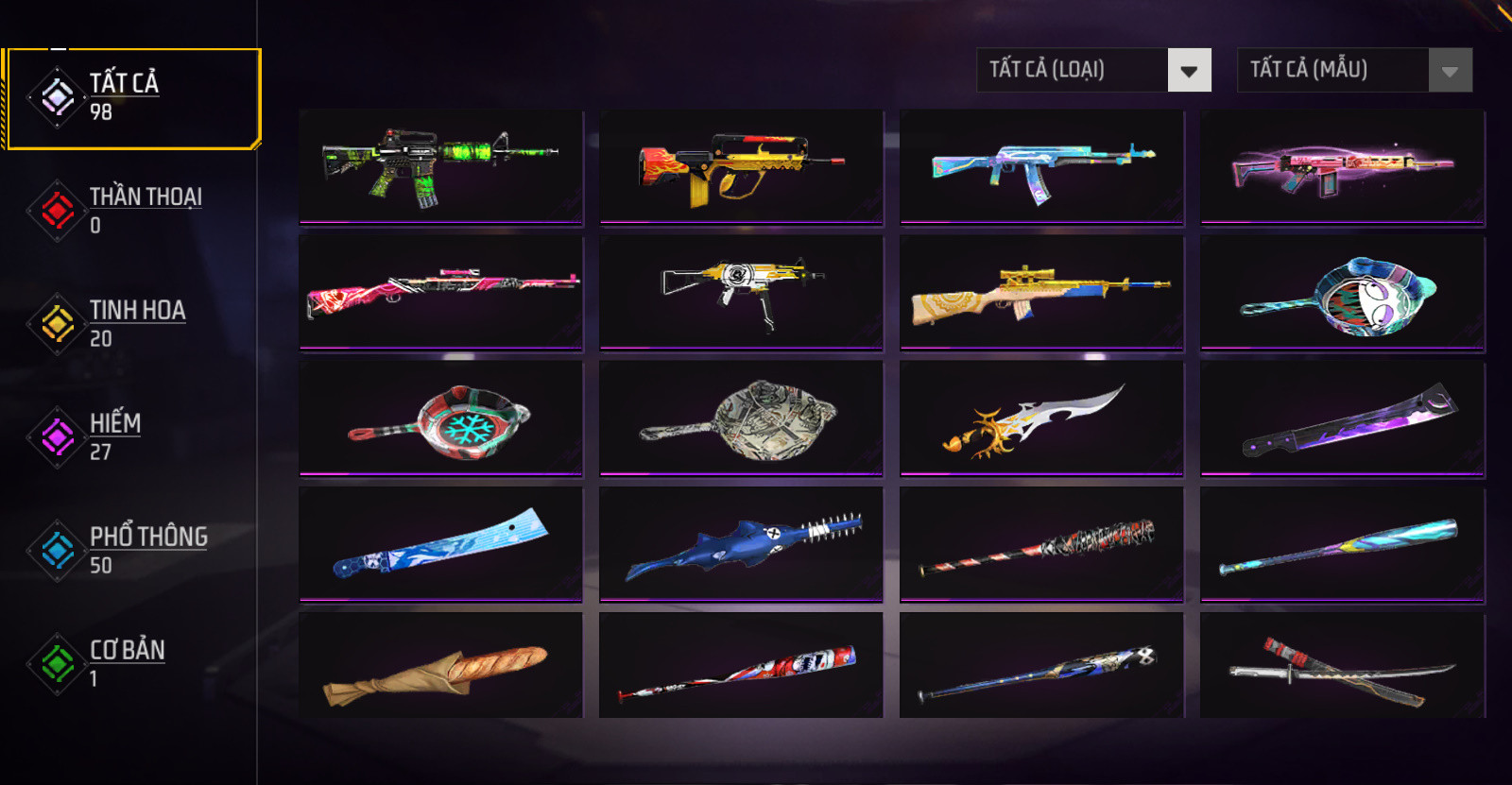Pick the monster face frying pan skin
The height and width of the screenshot is (785, 1512).
pos(1342,292)
